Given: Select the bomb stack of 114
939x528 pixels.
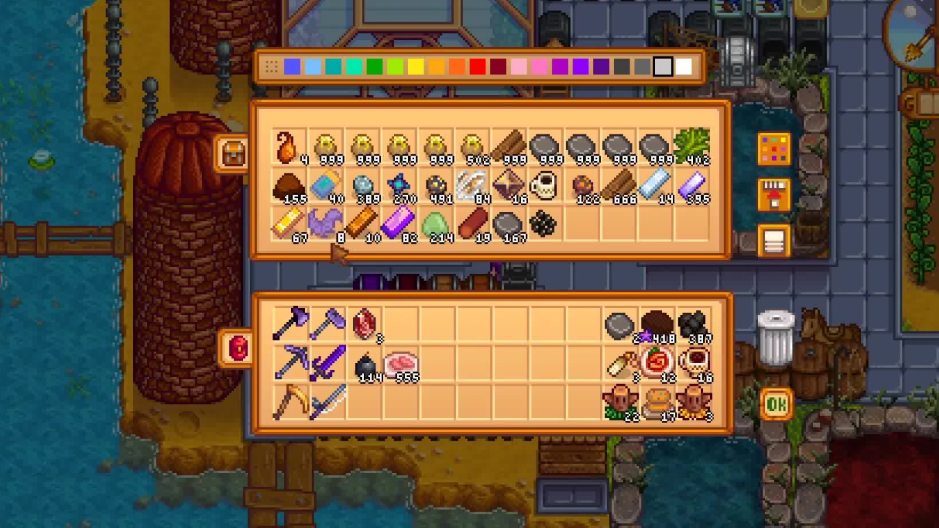Looking at the screenshot, I should 365,365.
